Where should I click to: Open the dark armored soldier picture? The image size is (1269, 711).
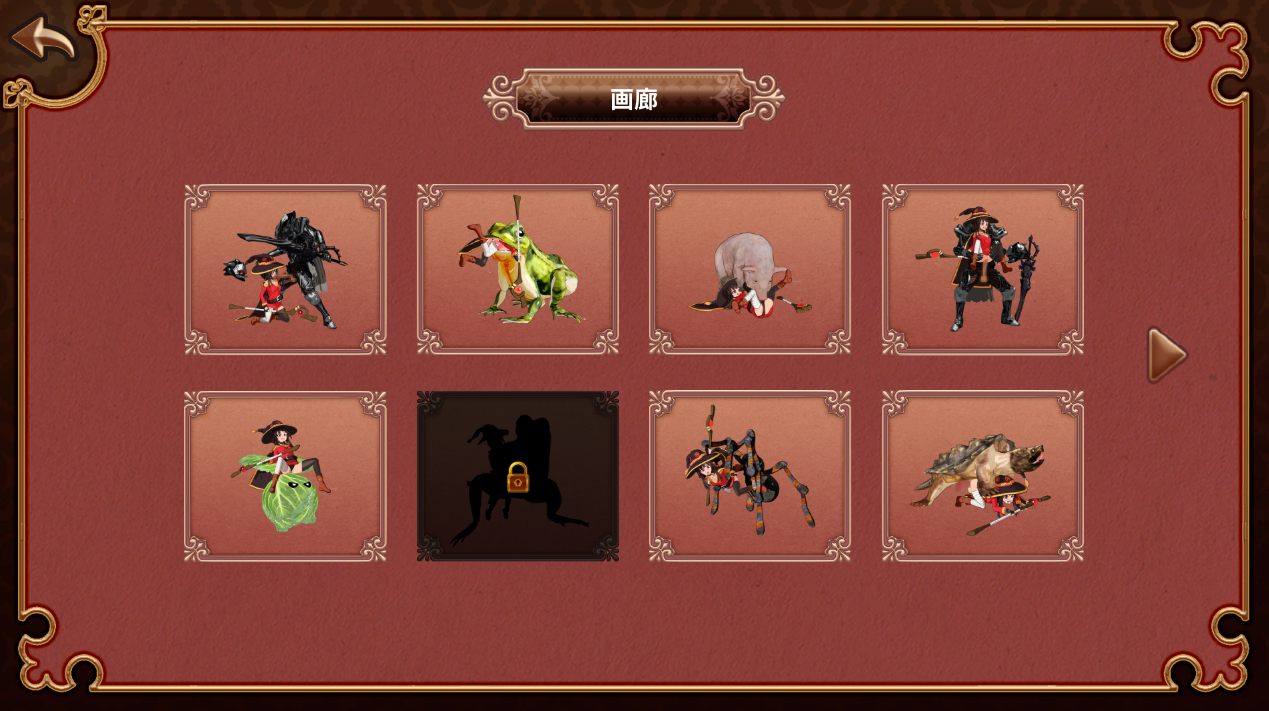(x=982, y=269)
